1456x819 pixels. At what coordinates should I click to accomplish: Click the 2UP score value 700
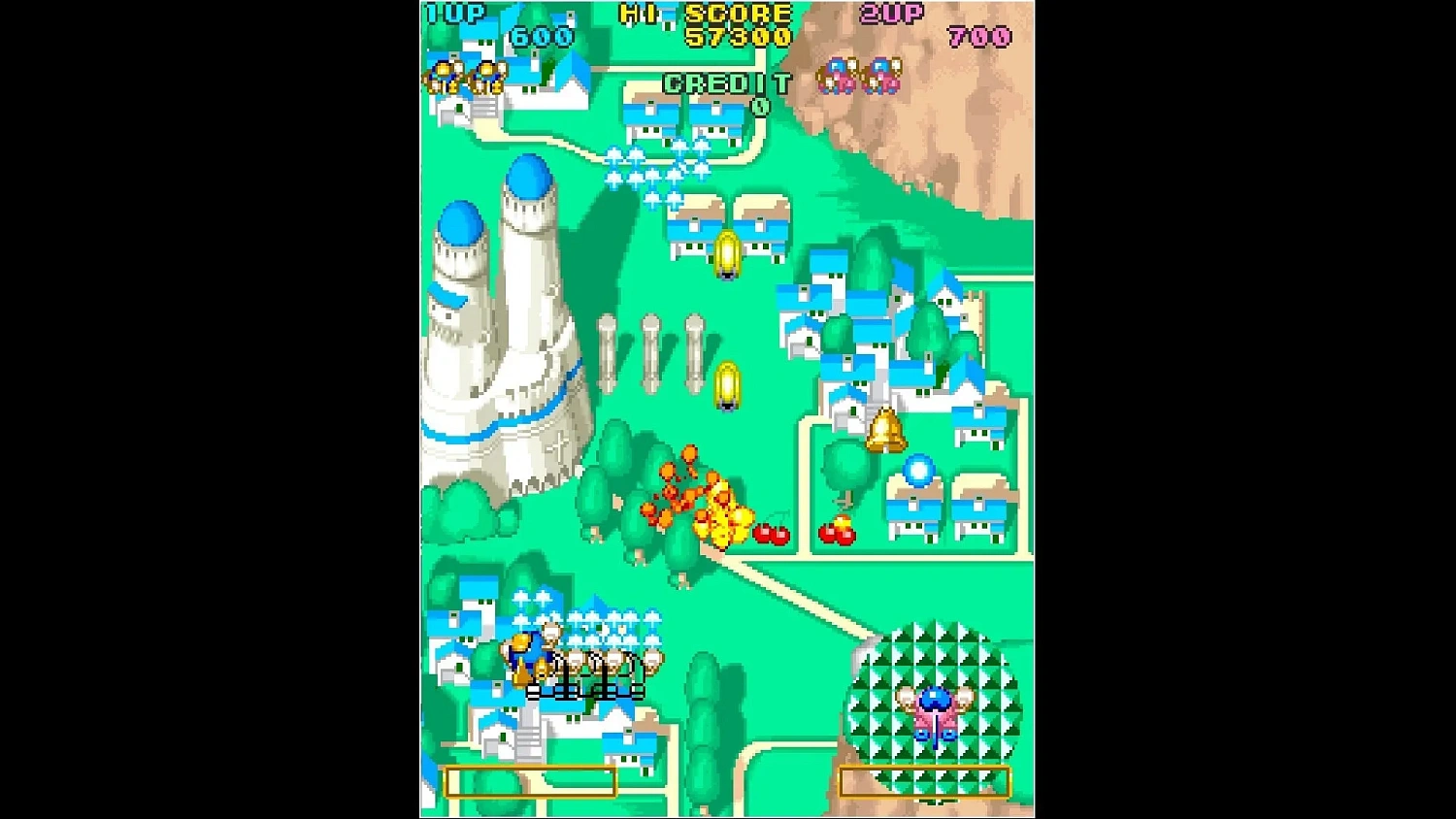point(980,37)
